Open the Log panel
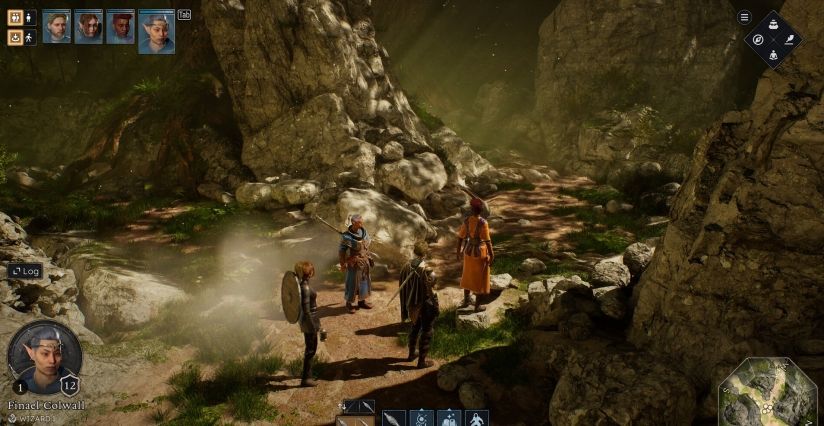The height and width of the screenshot is (426, 824). (25, 271)
